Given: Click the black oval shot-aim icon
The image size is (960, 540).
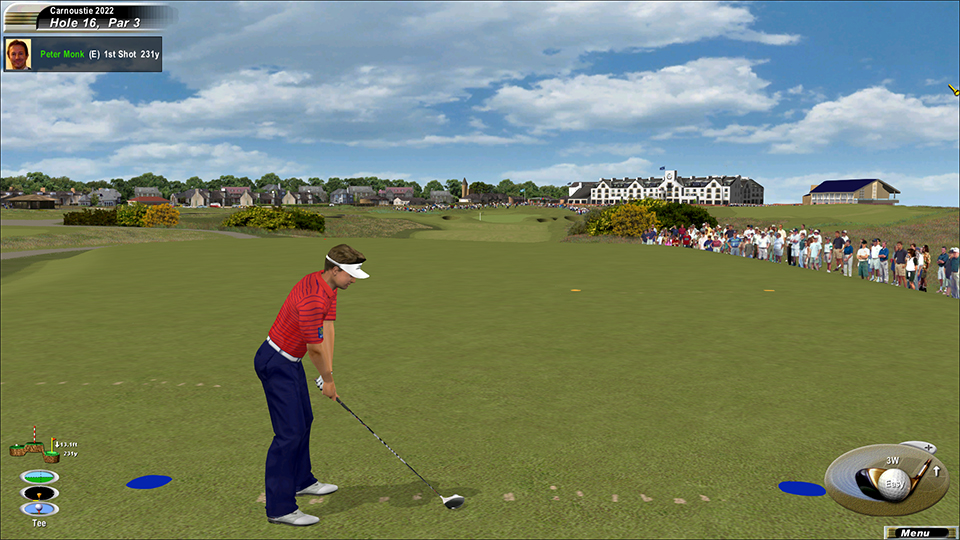Looking at the screenshot, I should (x=40, y=493).
